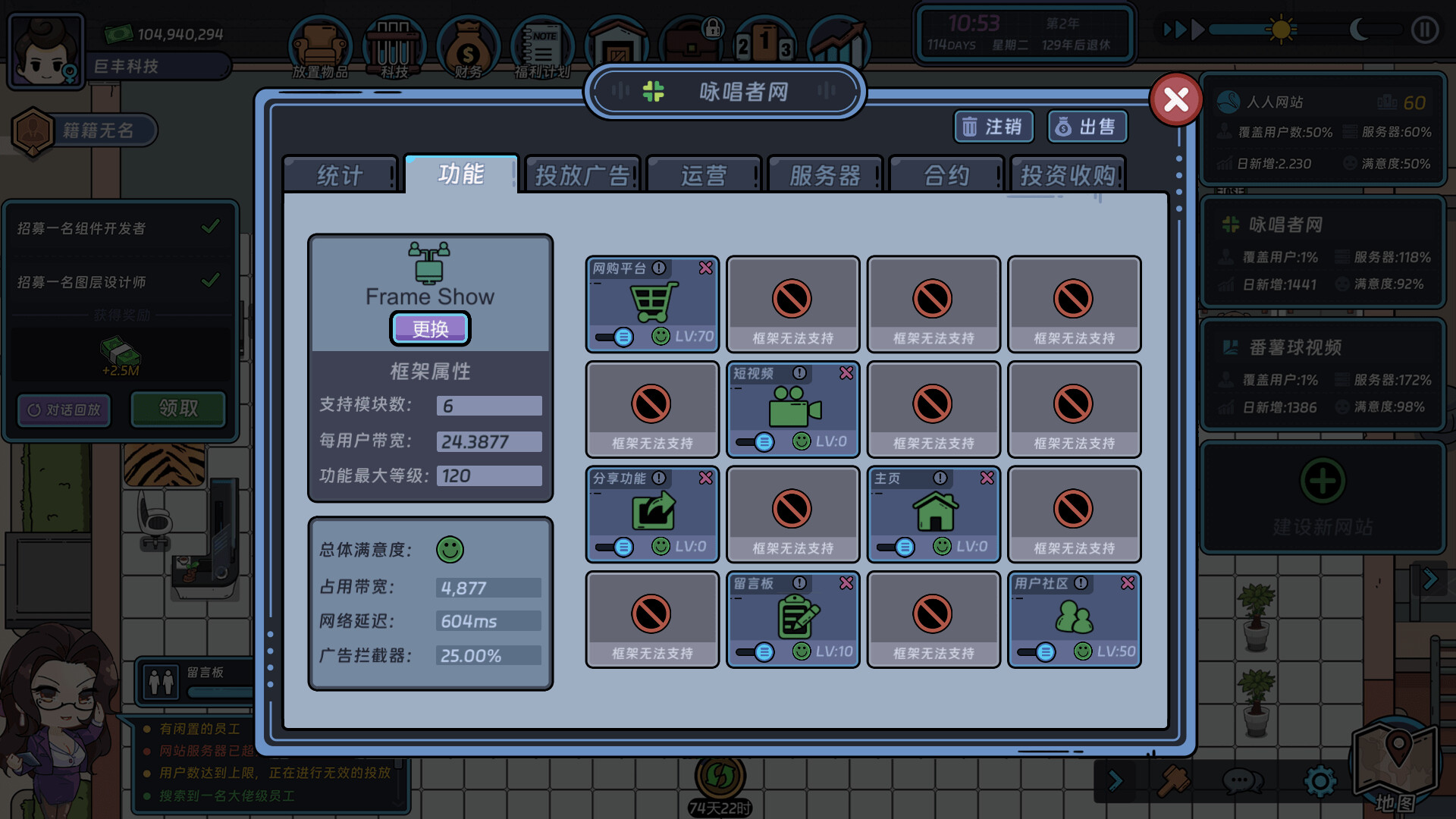Switch to the 服务器 tab
The width and height of the screenshot is (1456, 819).
(825, 174)
